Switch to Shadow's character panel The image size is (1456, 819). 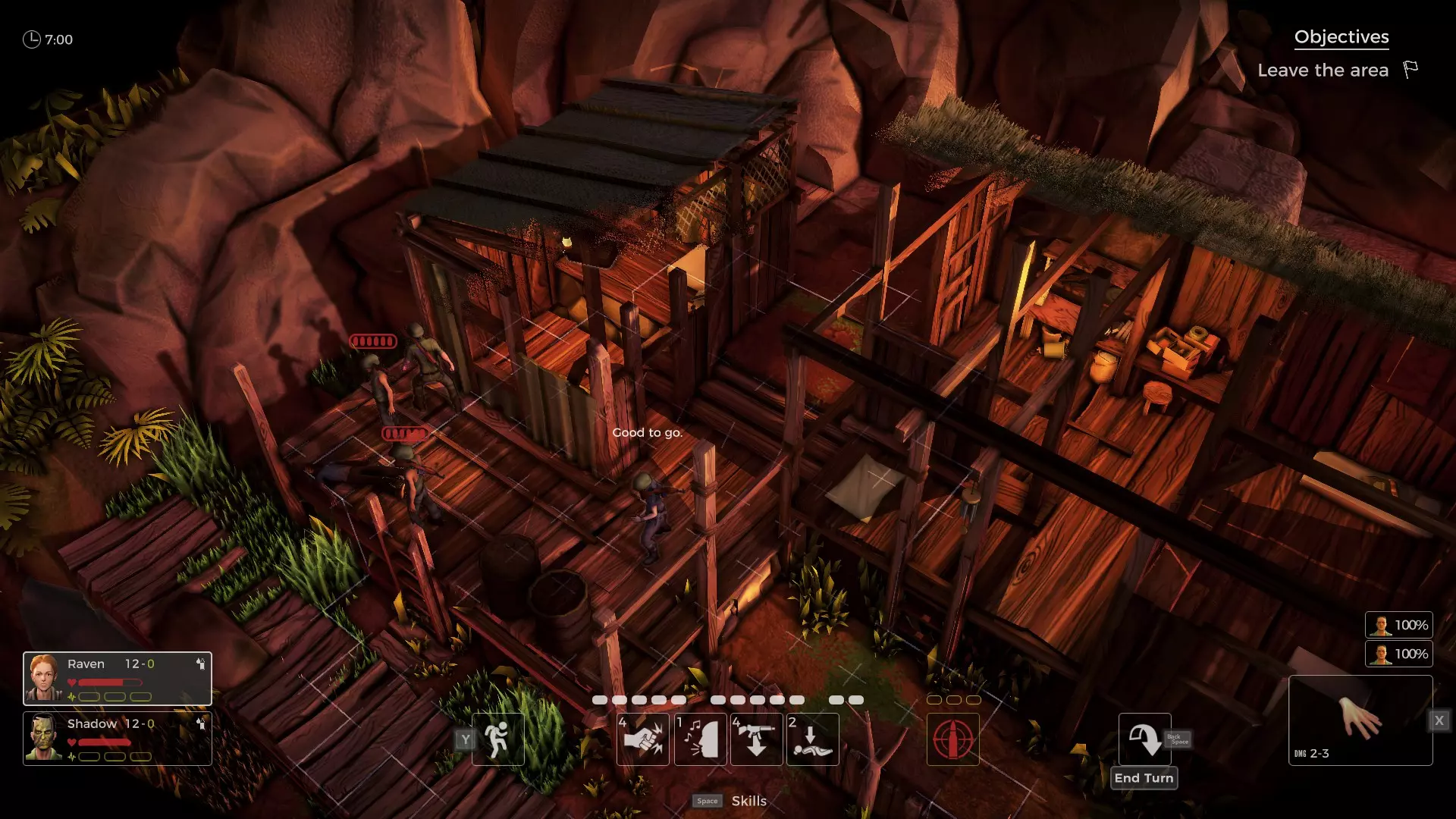[117, 738]
